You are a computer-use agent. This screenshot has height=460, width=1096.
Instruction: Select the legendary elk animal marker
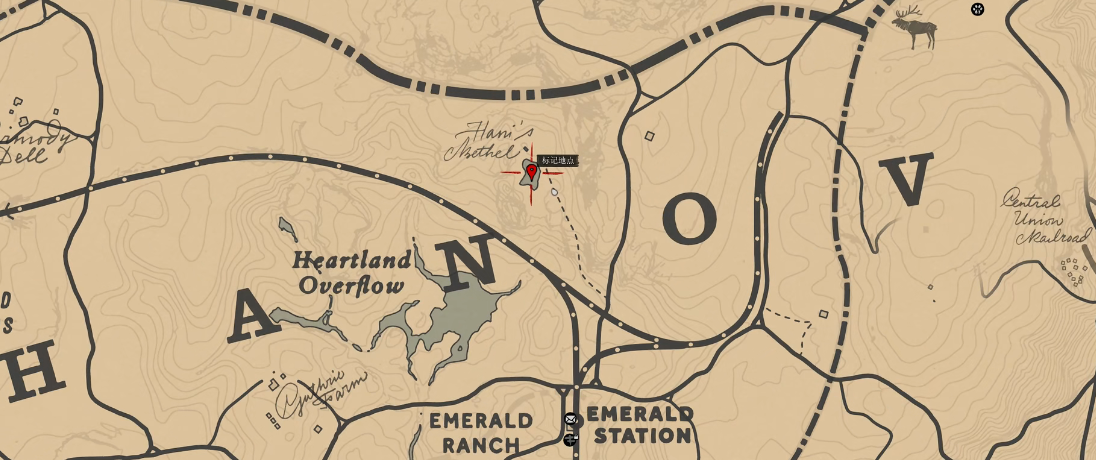(x=915, y=25)
